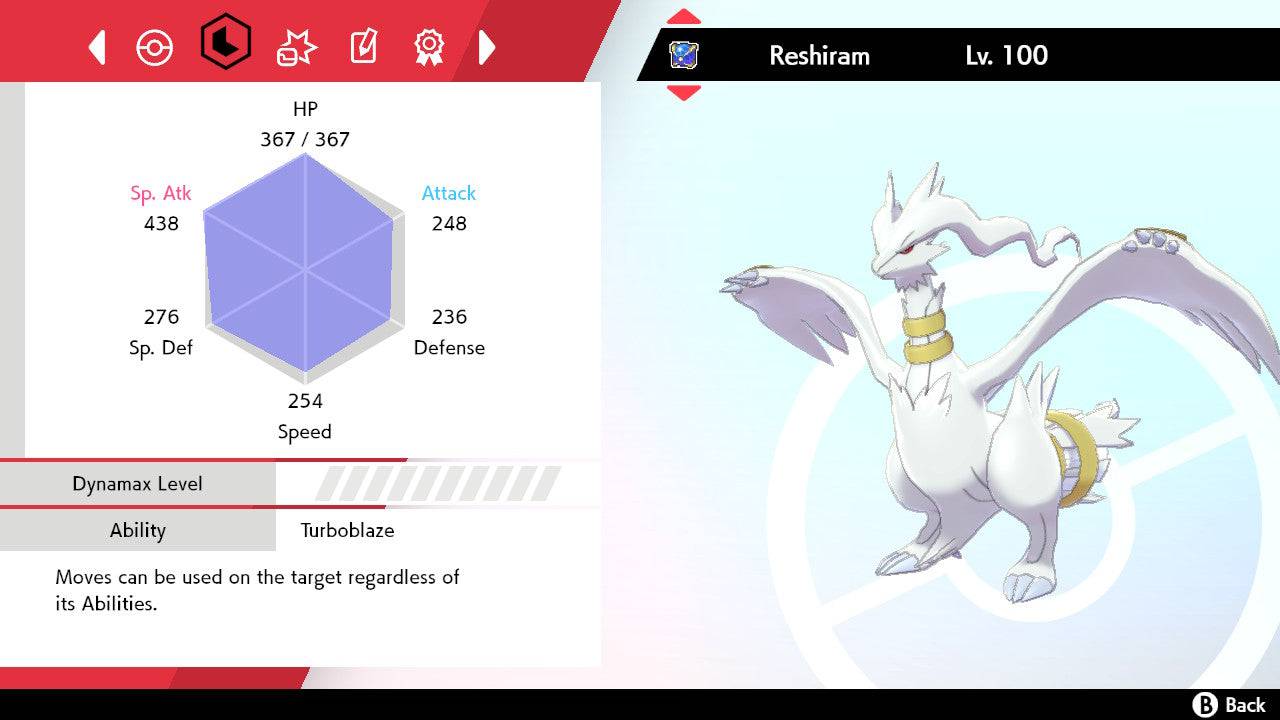Select the memo notepad-and-pencil icon
The width and height of the screenshot is (1280, 720).
coord(362,45)
